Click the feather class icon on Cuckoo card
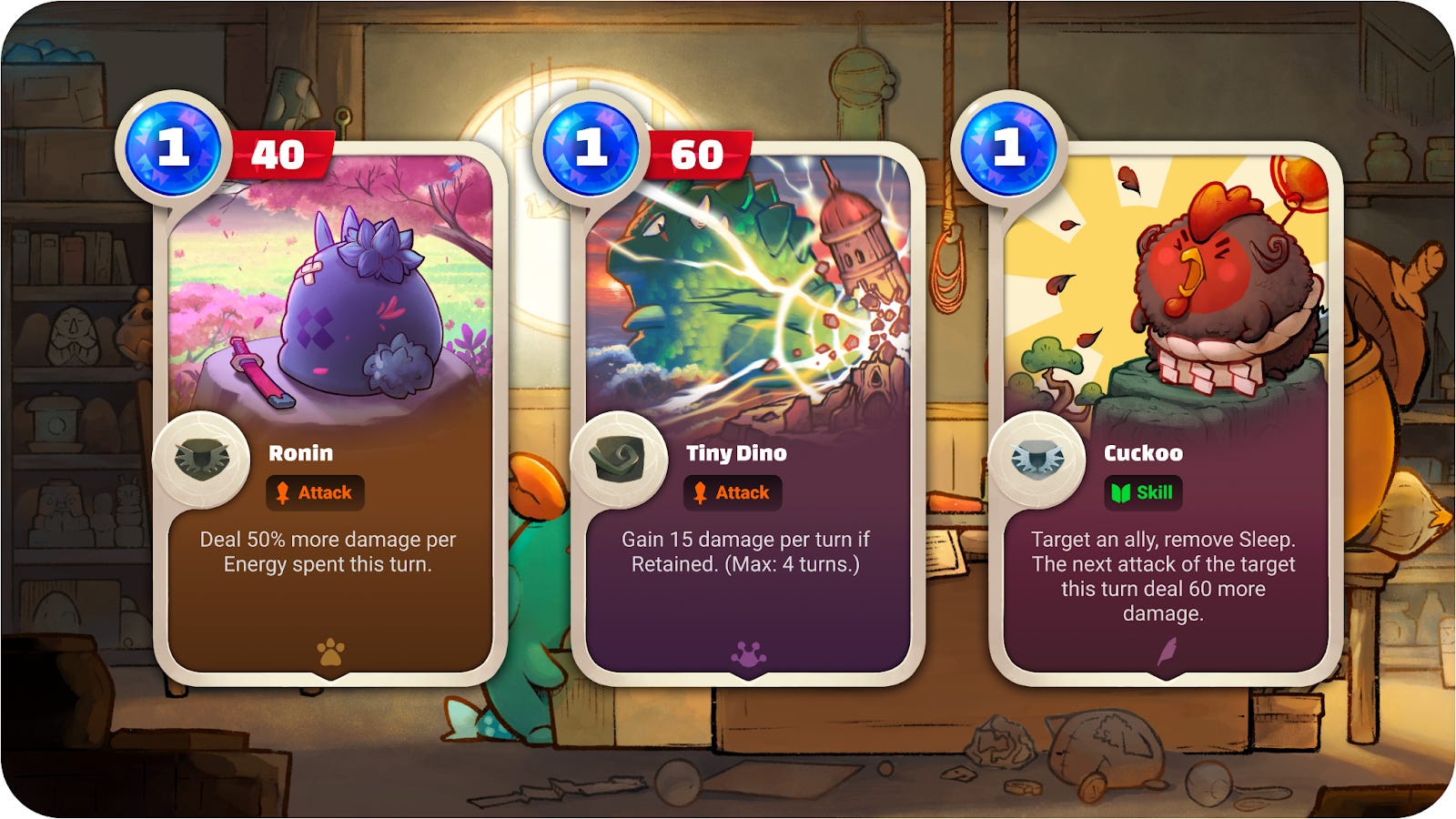 point(1169,649)
